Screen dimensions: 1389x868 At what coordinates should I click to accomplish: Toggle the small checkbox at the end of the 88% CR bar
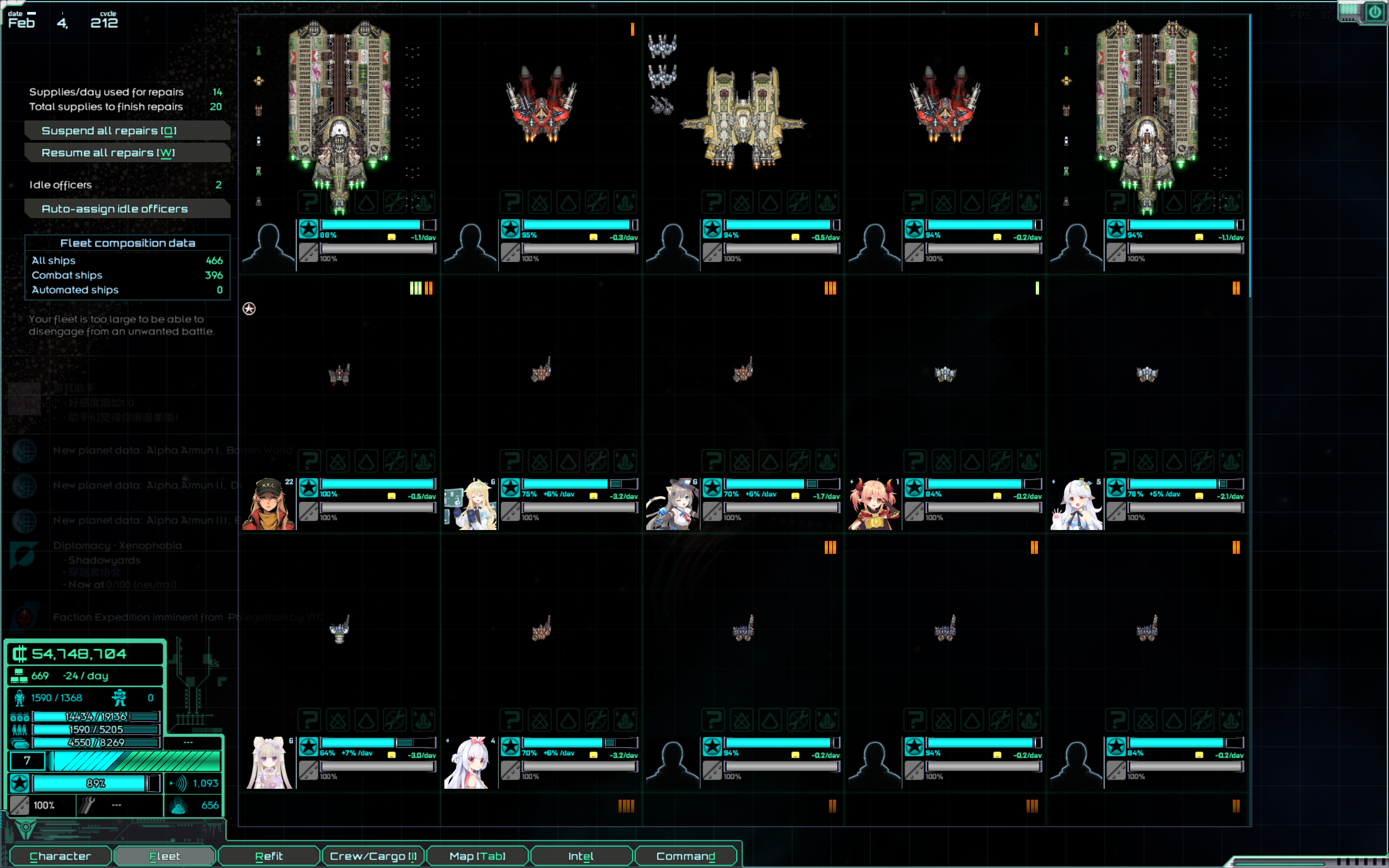click(x=429, y=225)
